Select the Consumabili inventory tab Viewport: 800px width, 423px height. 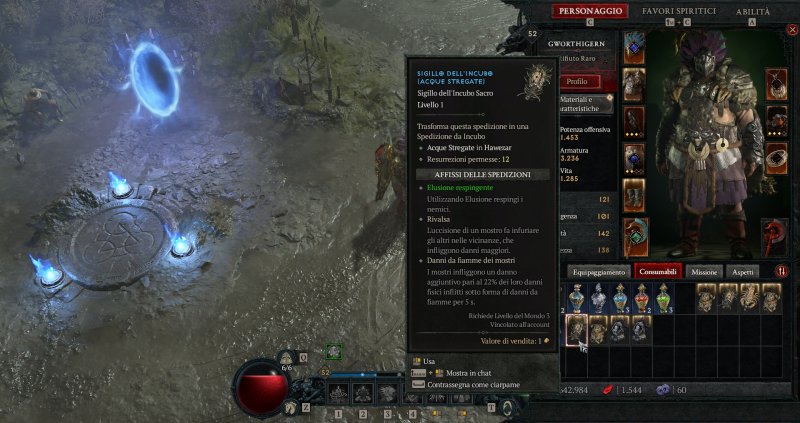pyautogui.click(x=659, y=271)
